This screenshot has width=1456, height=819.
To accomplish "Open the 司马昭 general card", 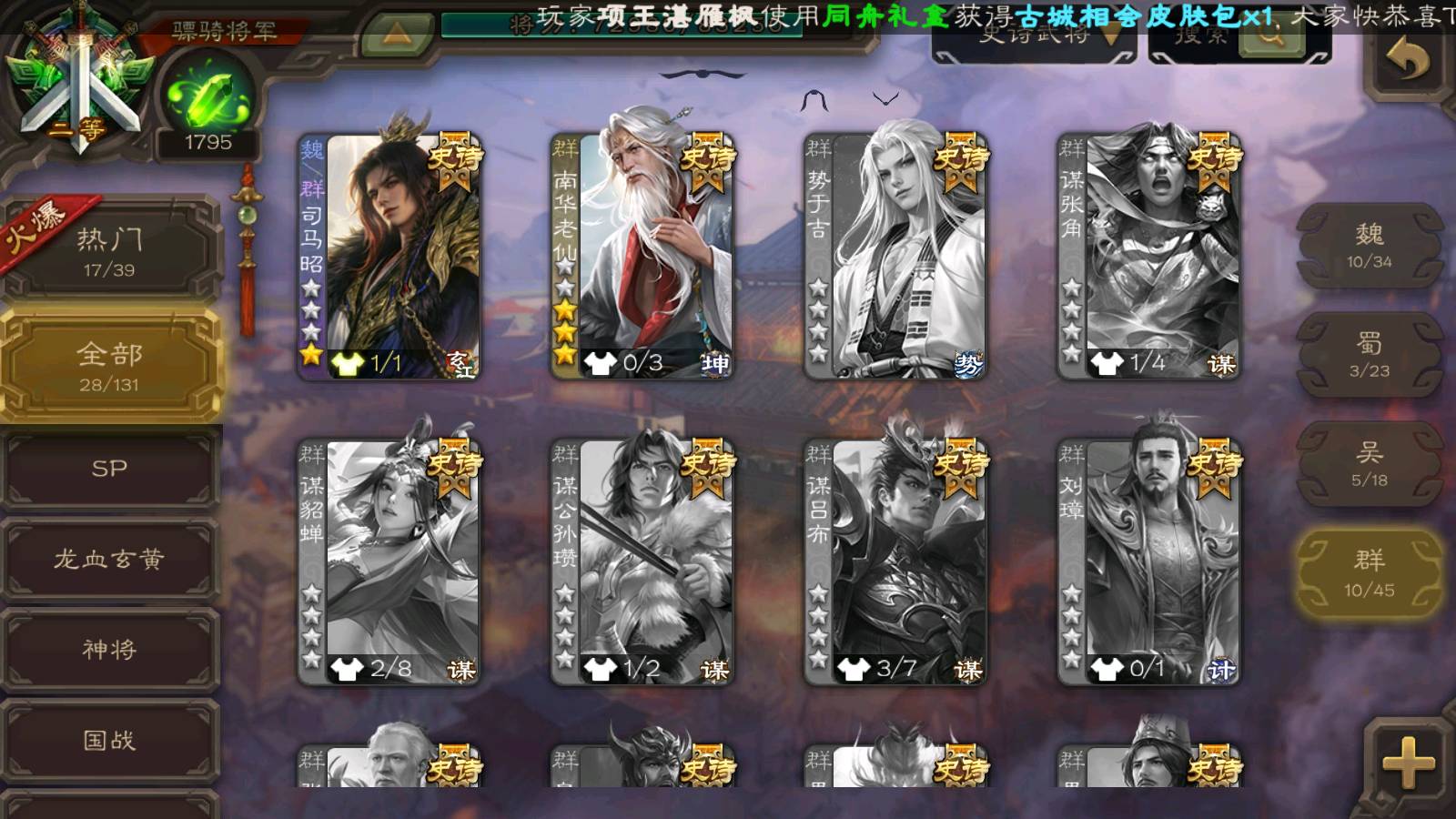I will coord(389,257).
